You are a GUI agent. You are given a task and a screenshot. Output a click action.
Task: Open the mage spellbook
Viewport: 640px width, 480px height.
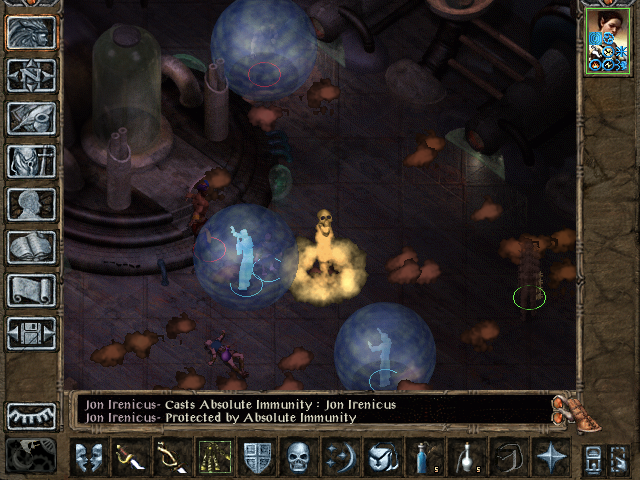click(31, 247)
